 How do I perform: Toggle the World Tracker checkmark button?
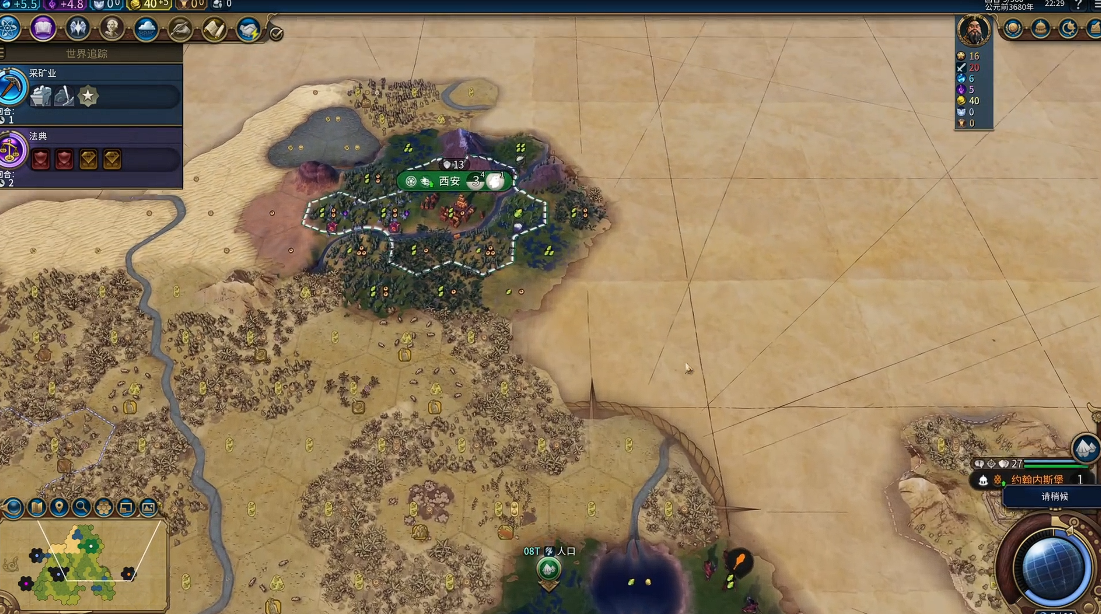coord(276,33)
